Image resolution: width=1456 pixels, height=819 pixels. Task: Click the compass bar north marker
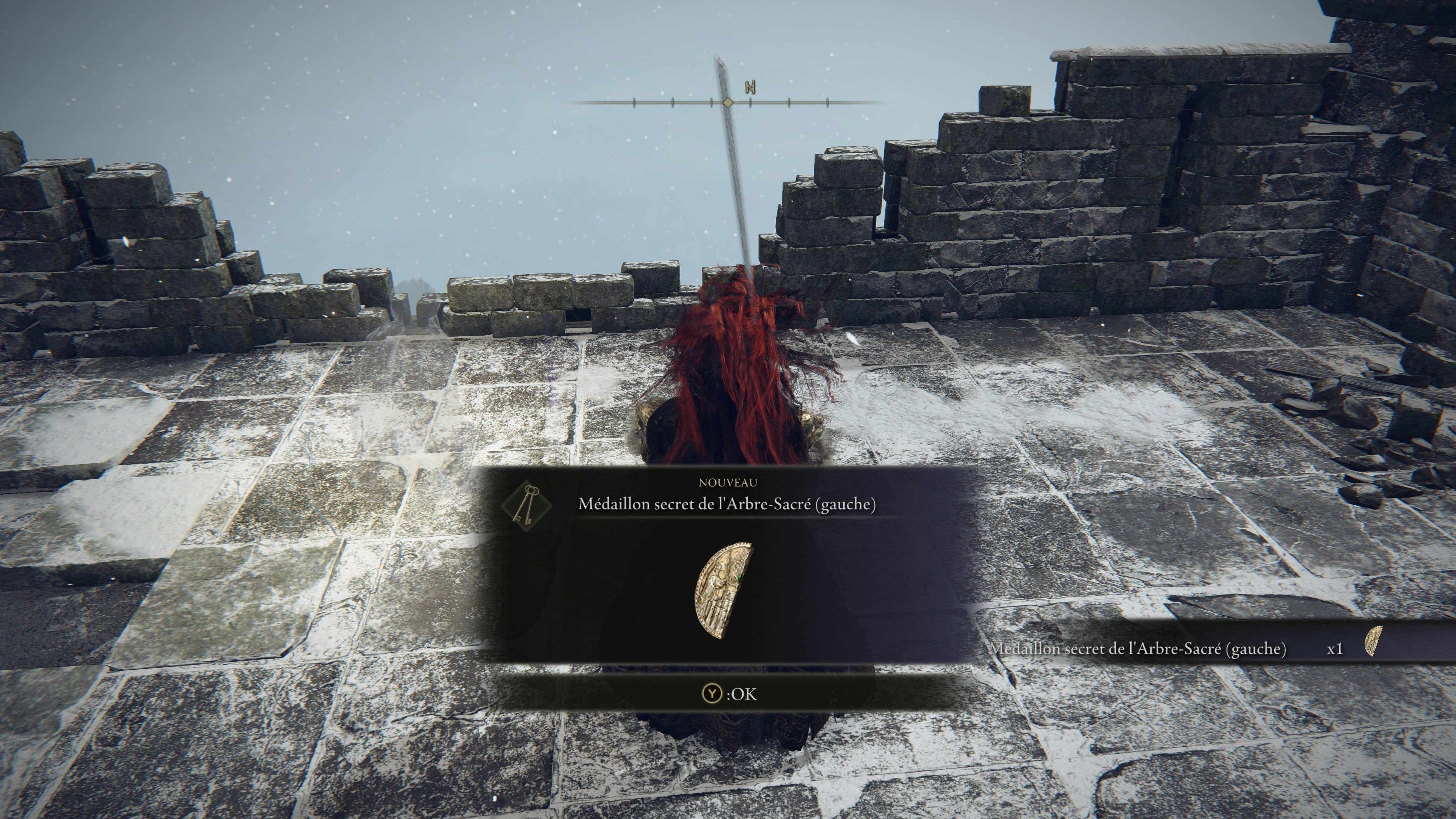coord(751,88)
